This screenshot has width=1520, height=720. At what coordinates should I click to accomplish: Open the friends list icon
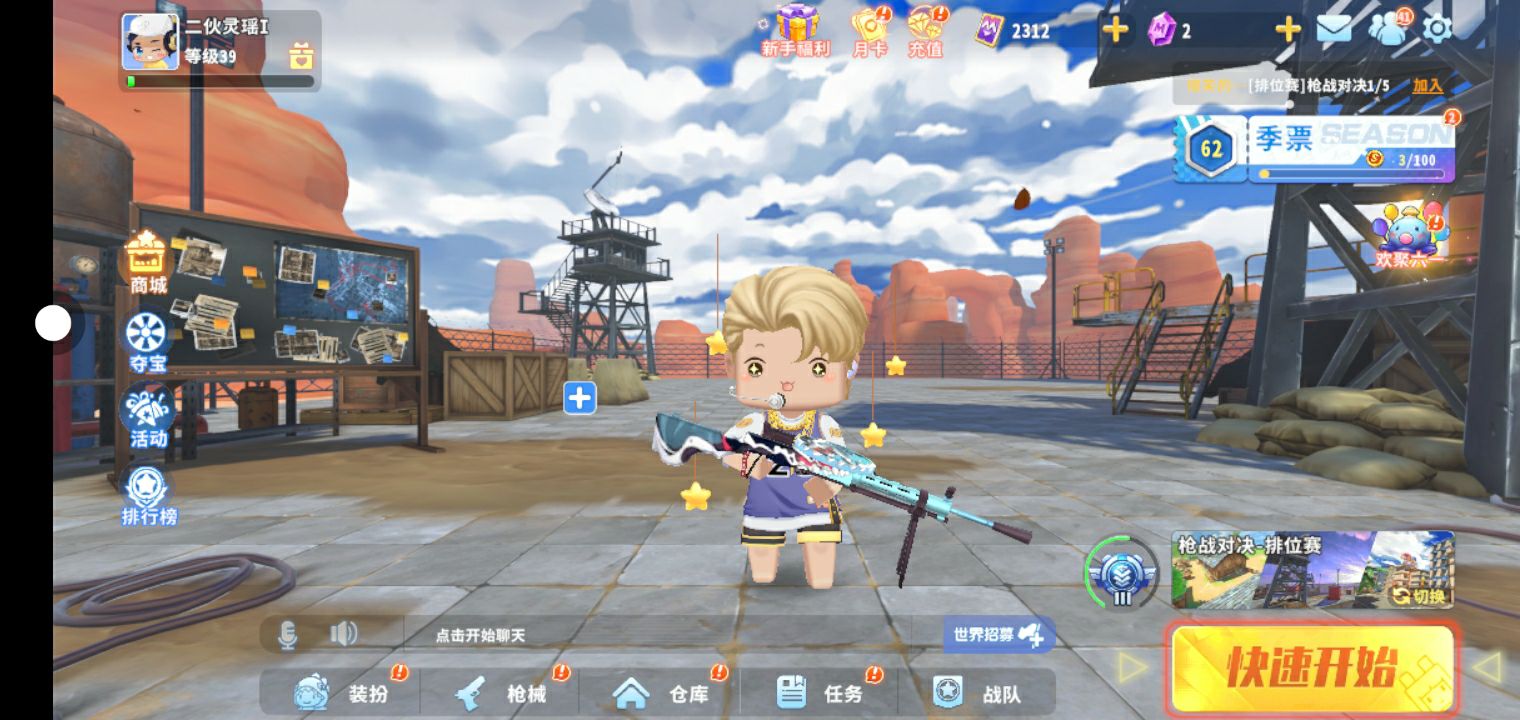pos(1387,29)
